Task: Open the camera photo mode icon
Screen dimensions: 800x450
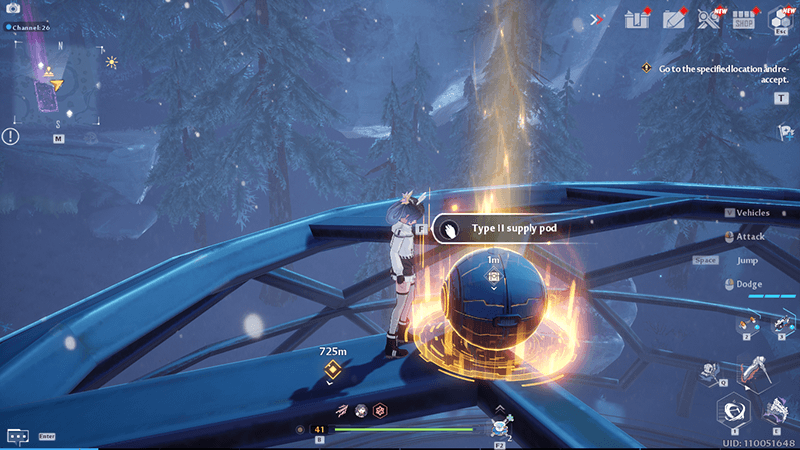Action: (x=13, y=8)
